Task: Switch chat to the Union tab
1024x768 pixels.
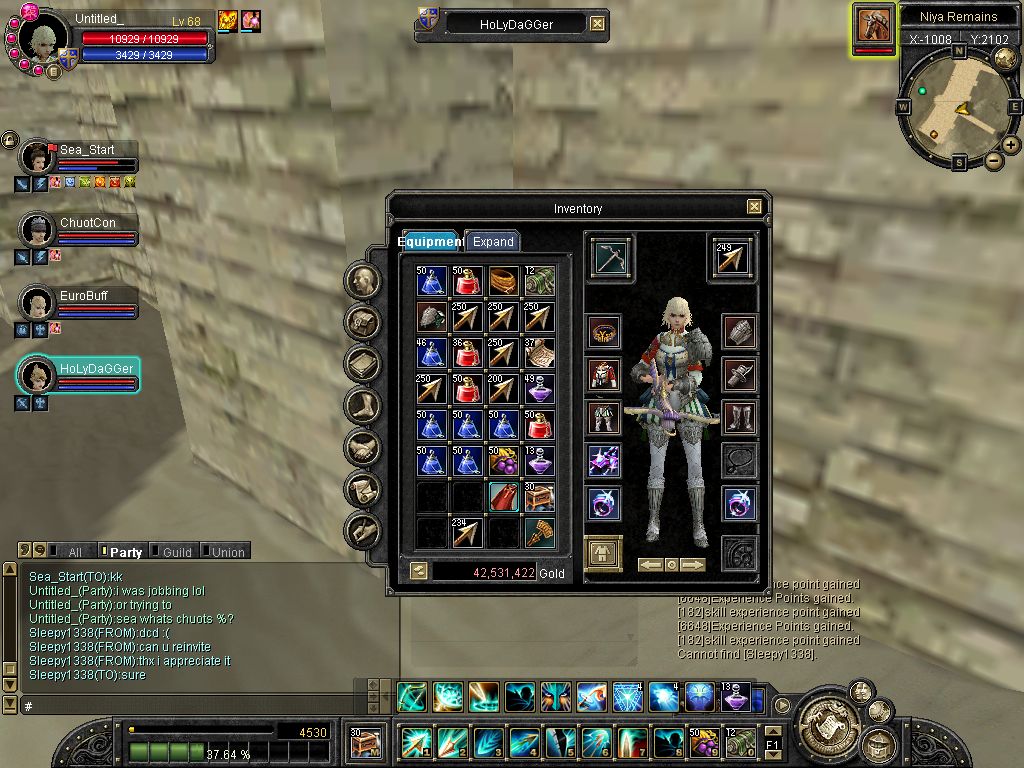Action: (227, 551)
